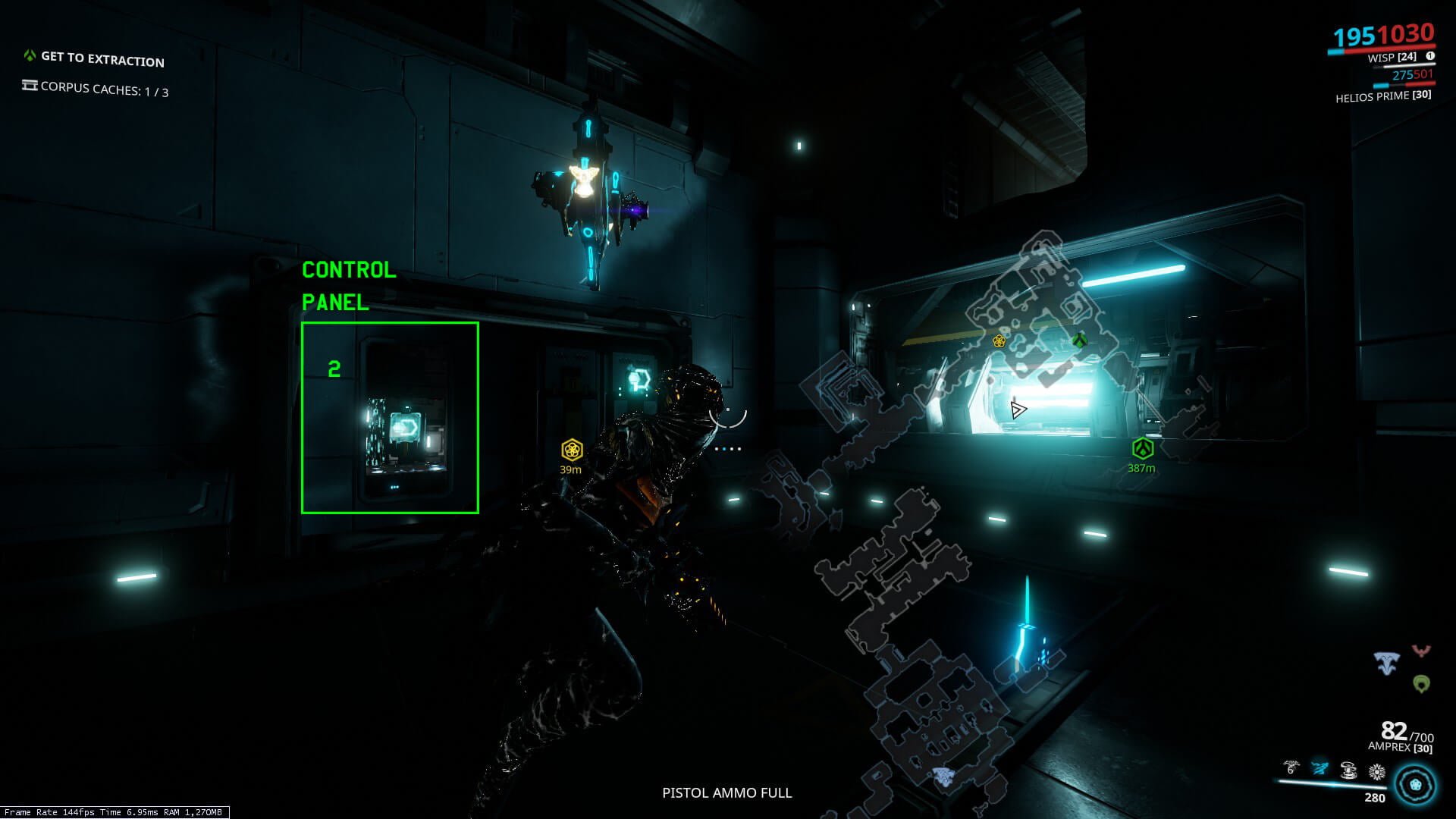
Task: Select the large blue winged buff icon
Action: tap(1387, 664)
